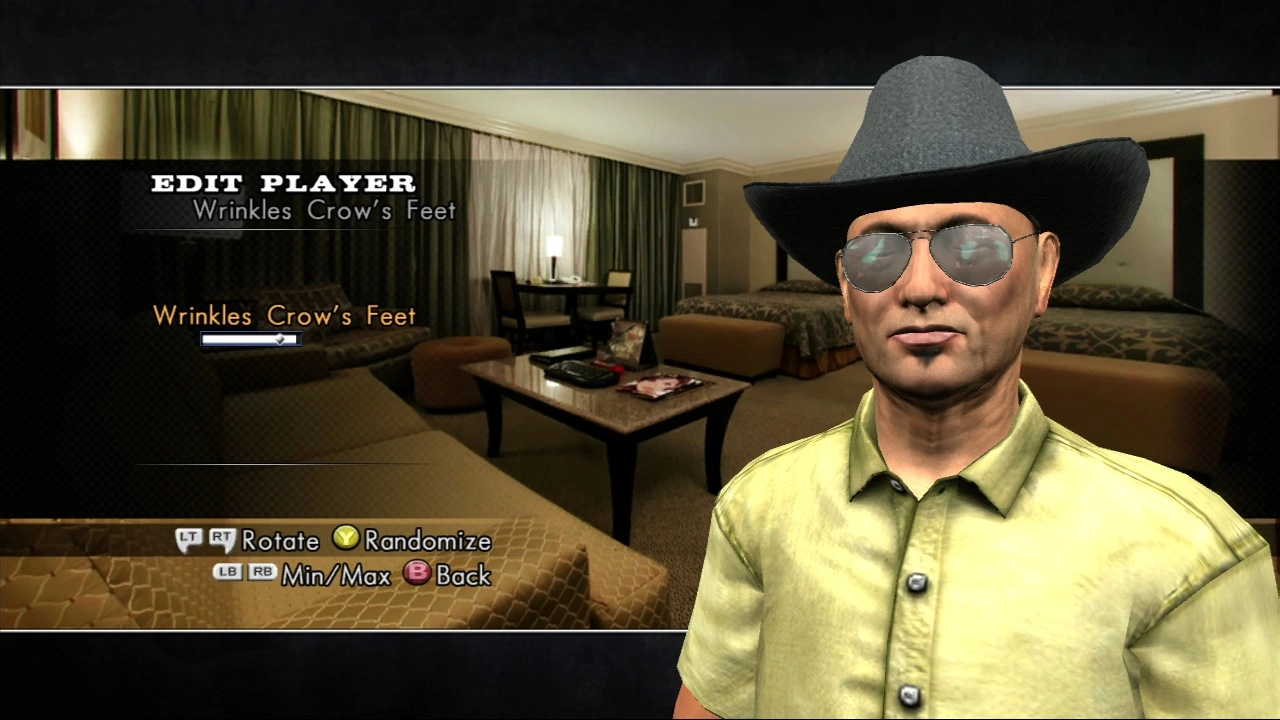The width and height of the screenshot is (1280, 720).
Task: Click the EDIT PLAYER header title
Action: point(283,184)
